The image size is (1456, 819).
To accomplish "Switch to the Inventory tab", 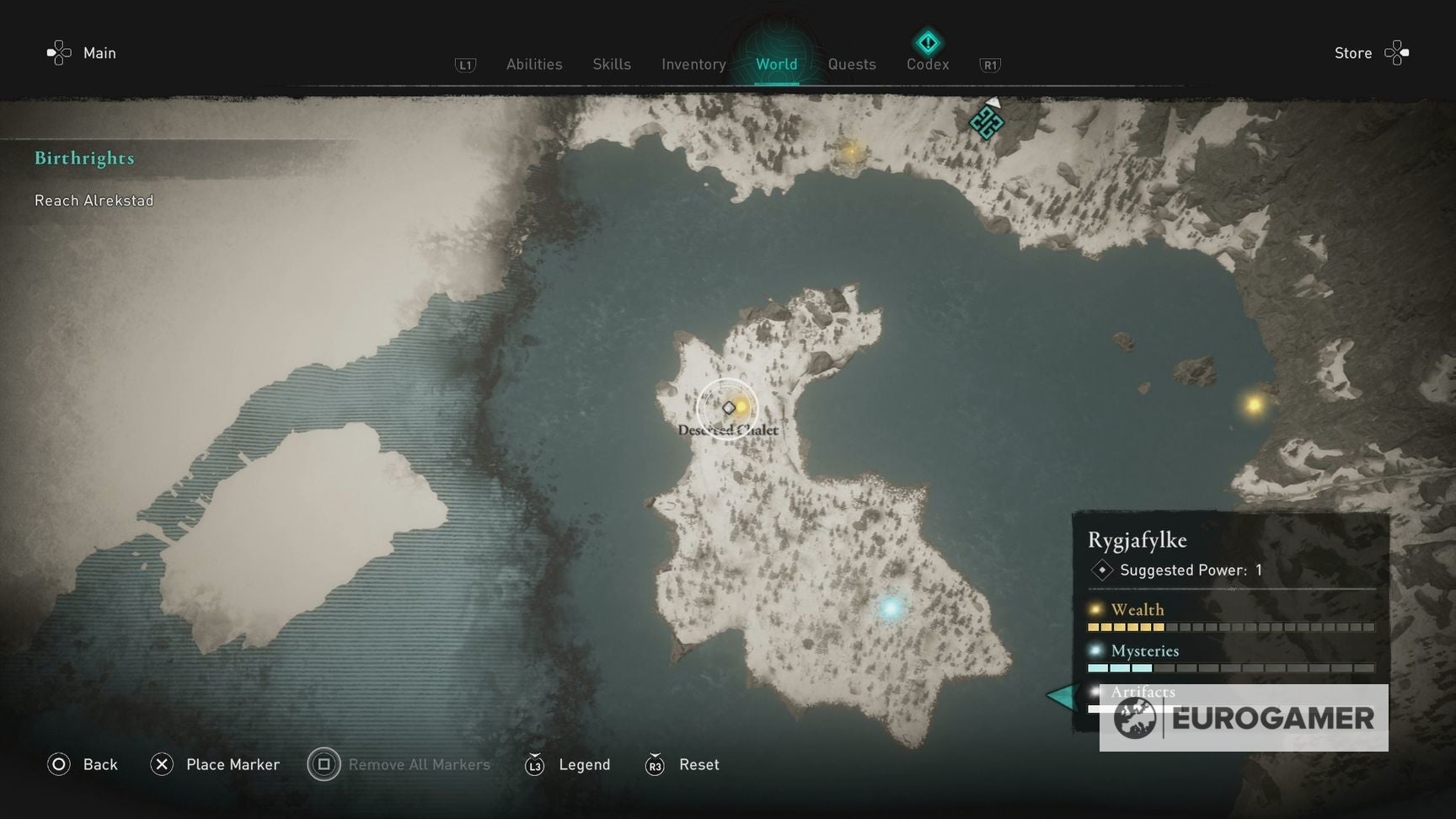I will pos(693,64).
